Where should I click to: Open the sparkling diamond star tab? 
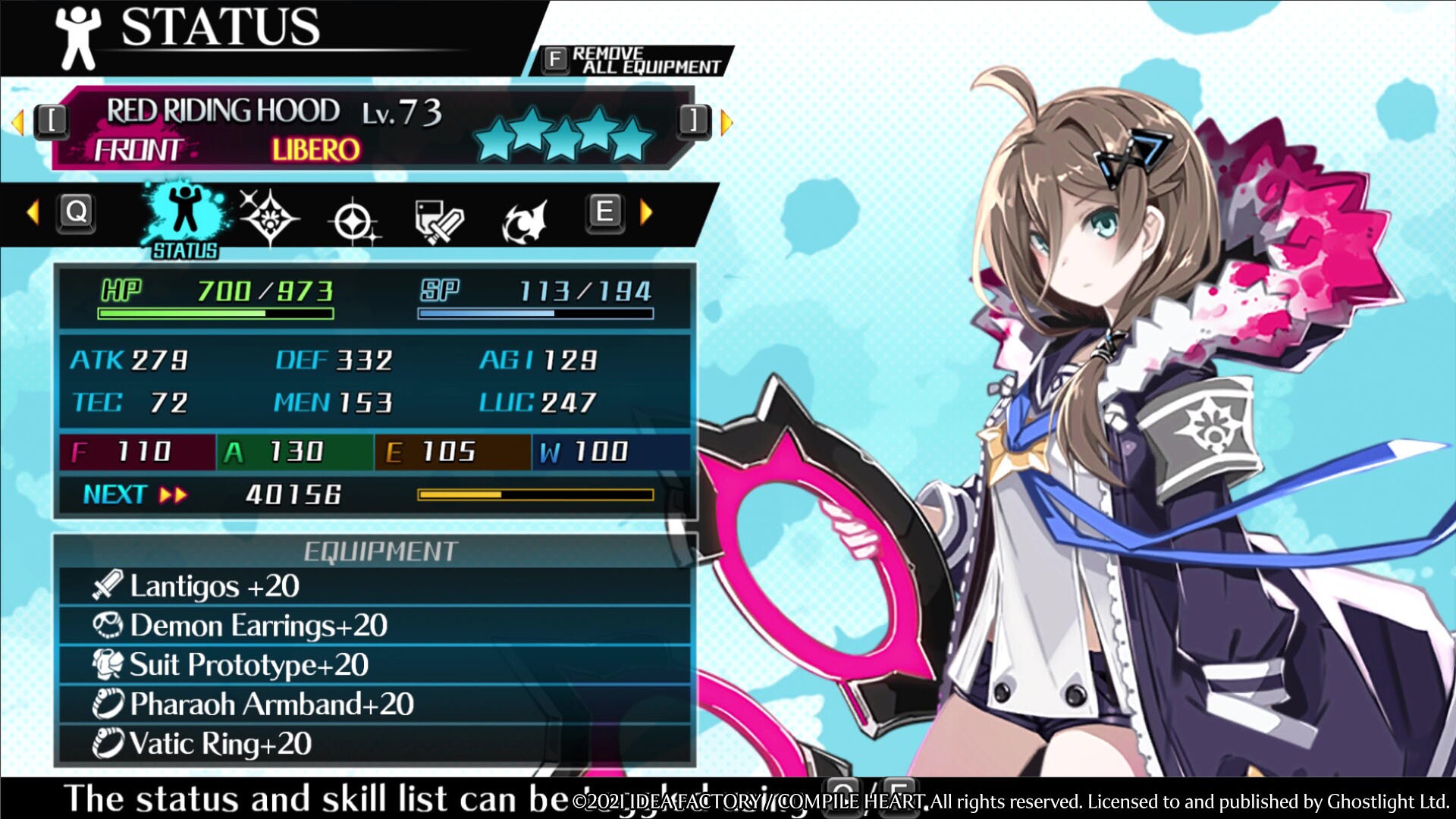(269, 218)
